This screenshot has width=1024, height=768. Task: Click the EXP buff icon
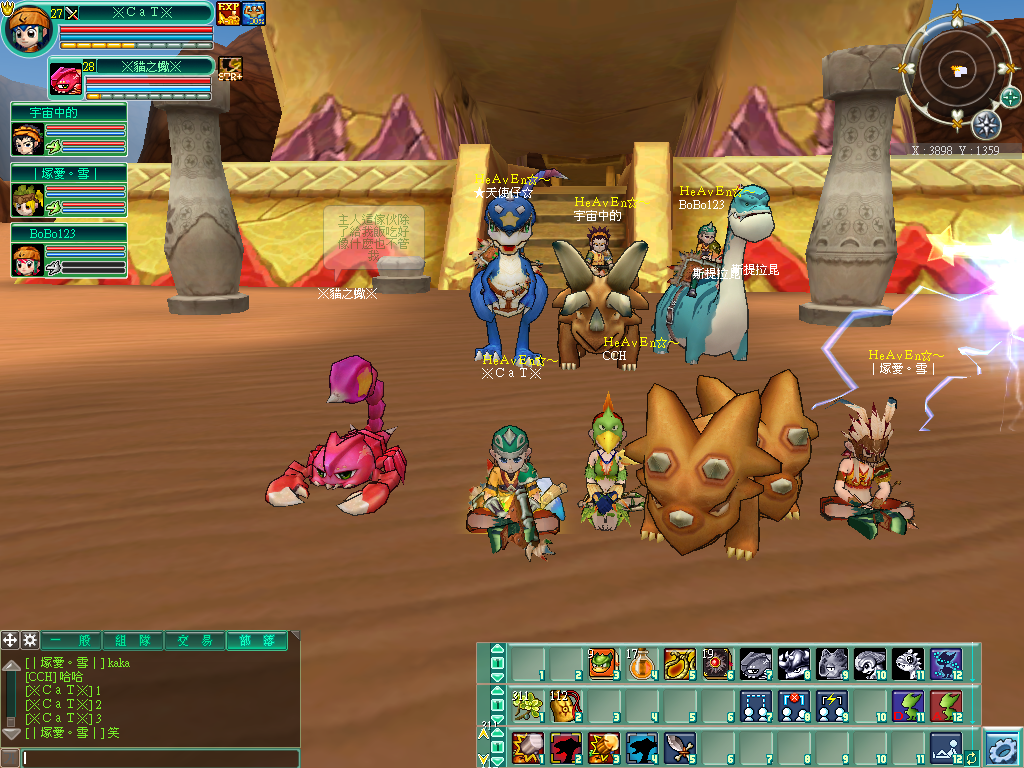(229, 13)
